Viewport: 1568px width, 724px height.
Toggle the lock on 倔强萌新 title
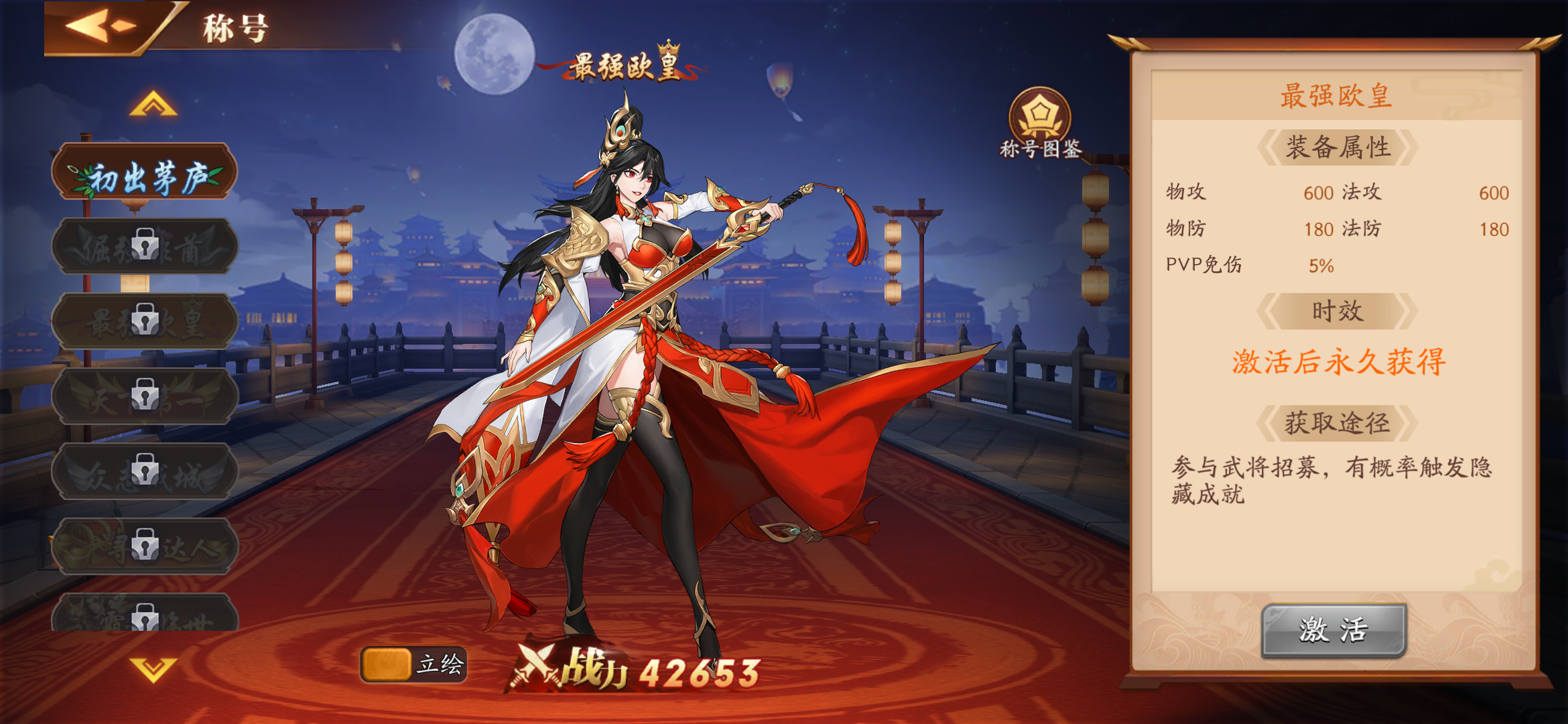click(145, 245)
